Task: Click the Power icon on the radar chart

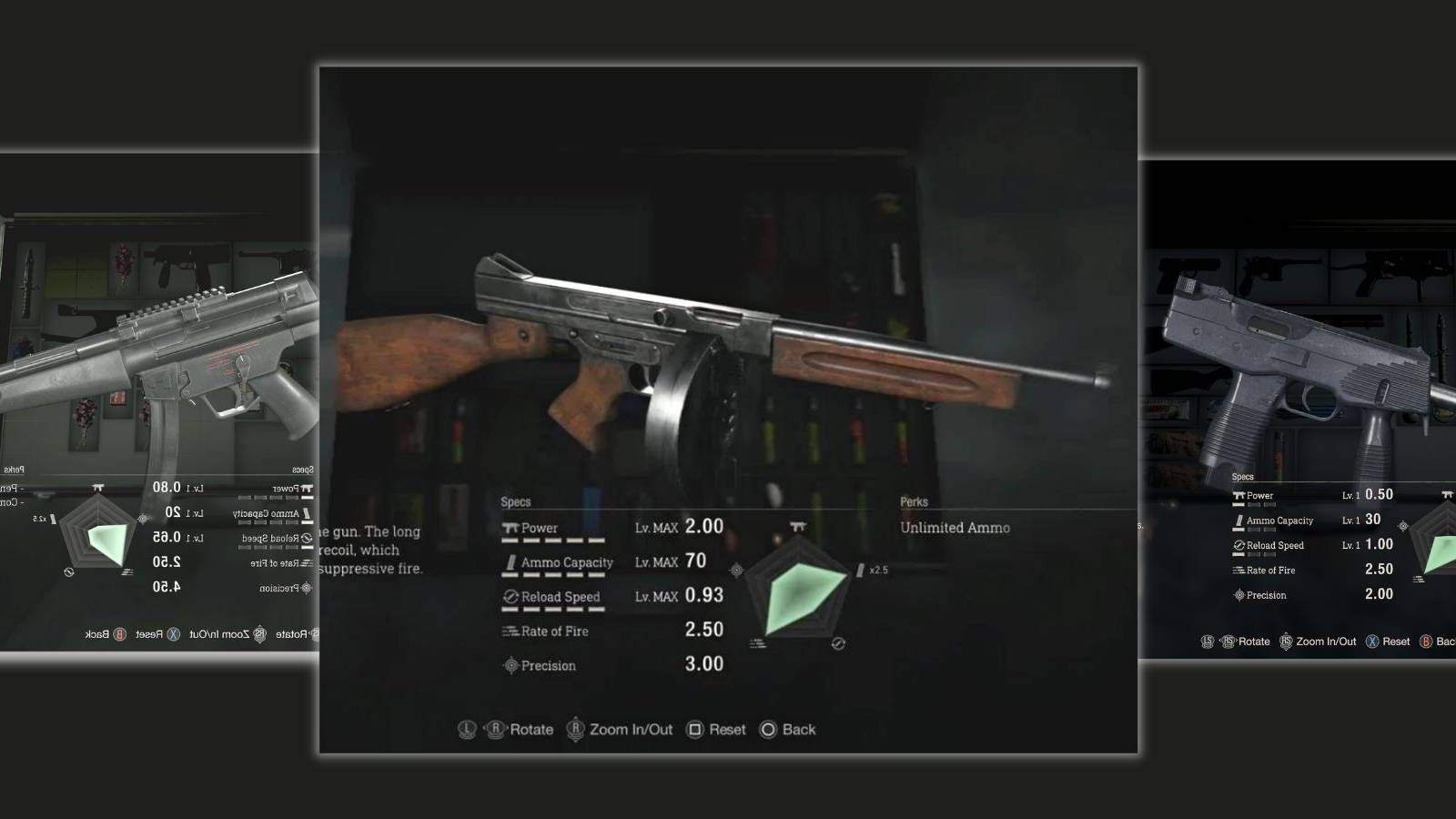Action: (799, 526)
